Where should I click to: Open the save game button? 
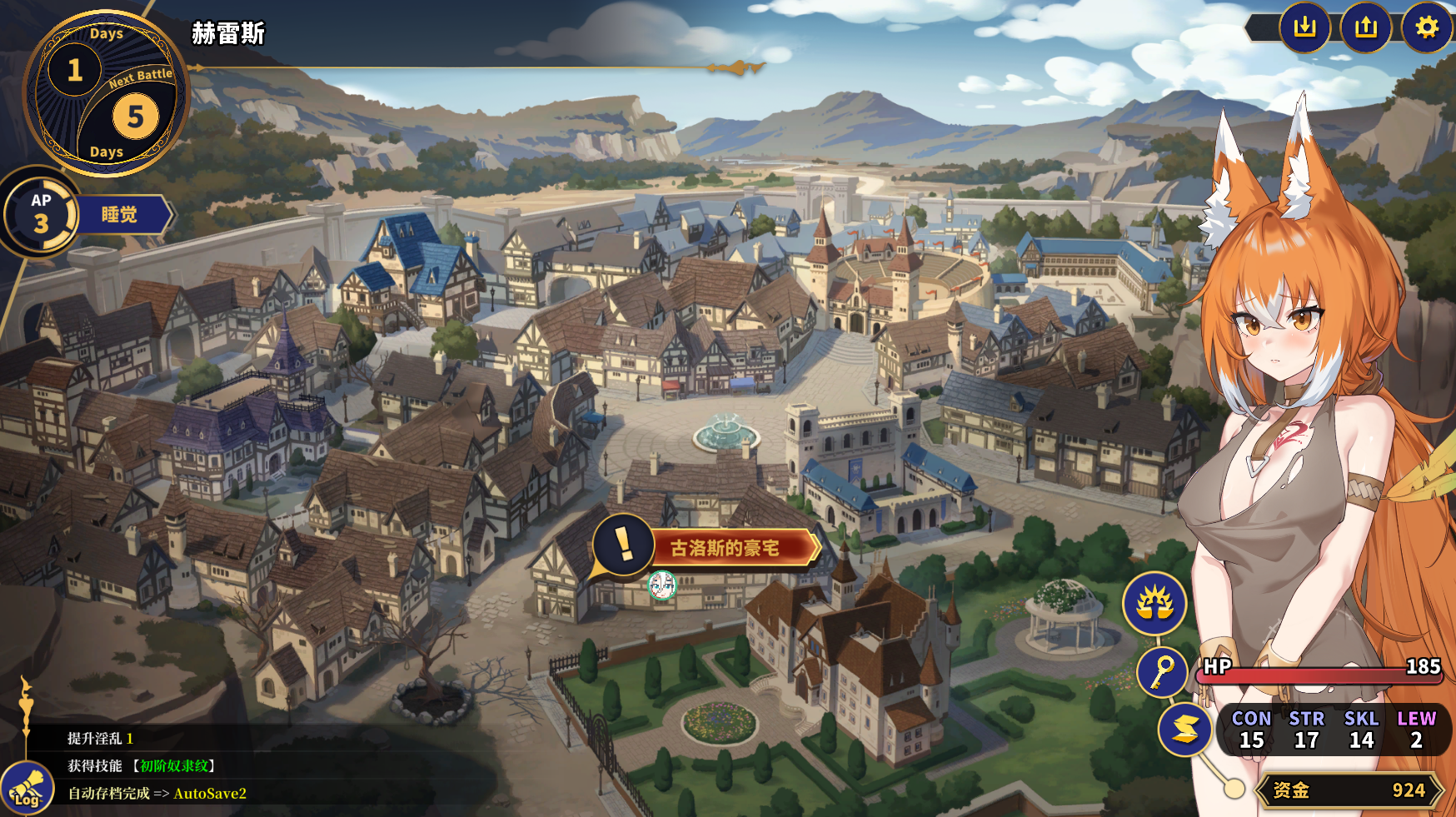click(x=1304, y=28)
